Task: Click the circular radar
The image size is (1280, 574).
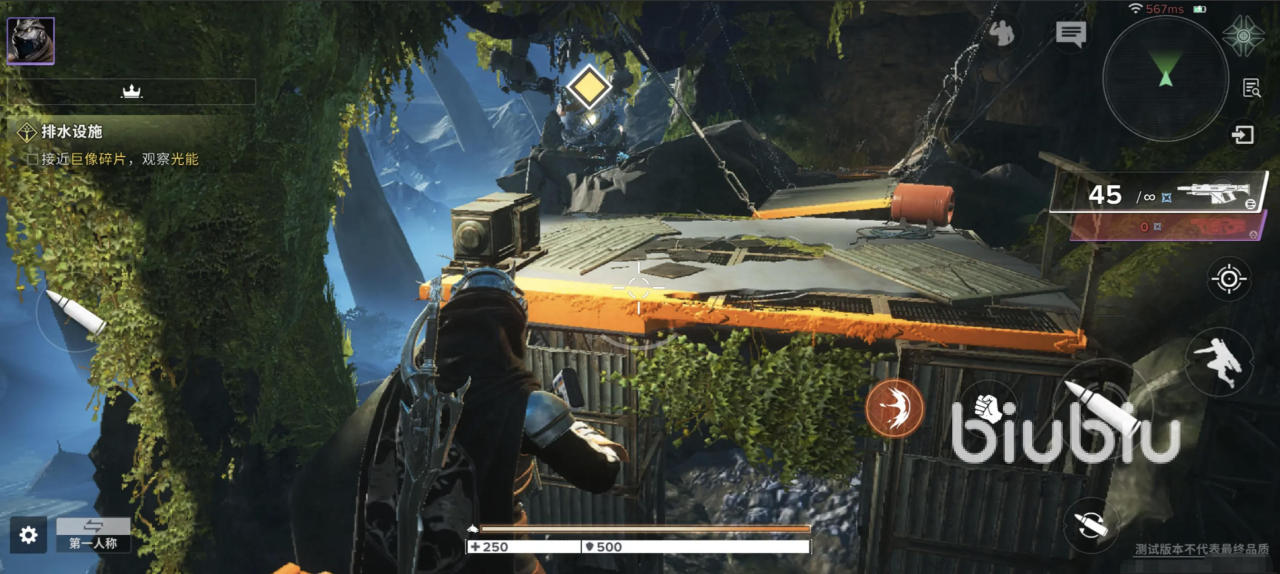Action: click(x=1165, y=77)
